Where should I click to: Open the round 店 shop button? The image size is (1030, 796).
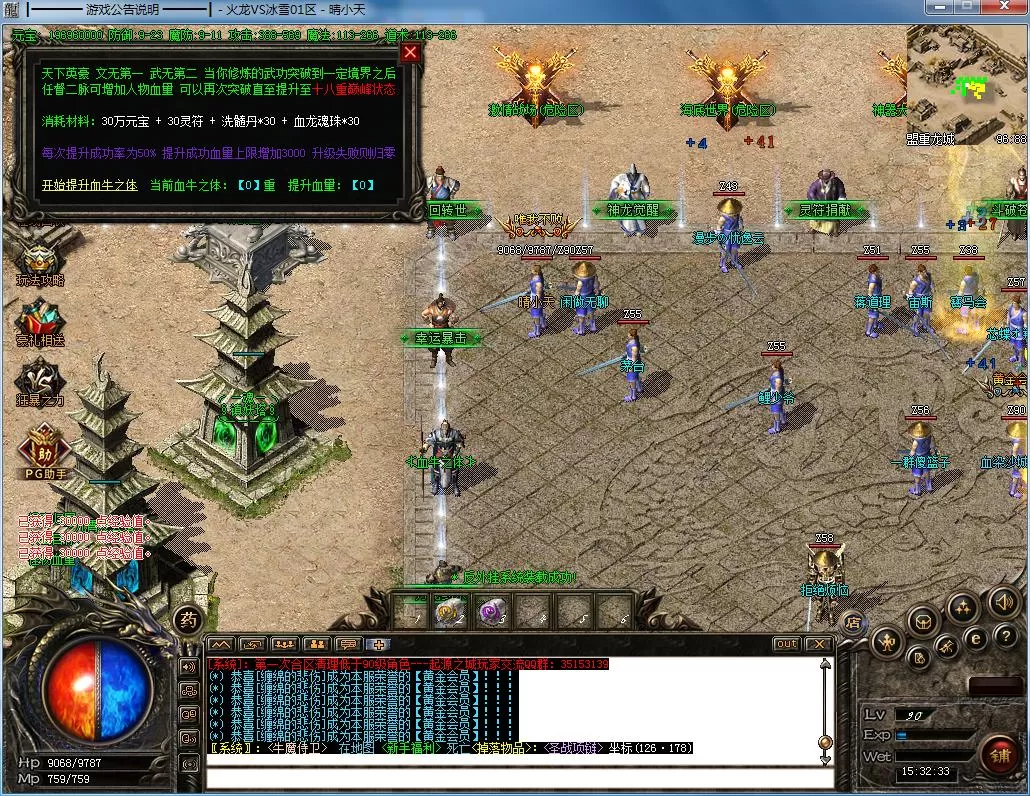coord(852,621)
